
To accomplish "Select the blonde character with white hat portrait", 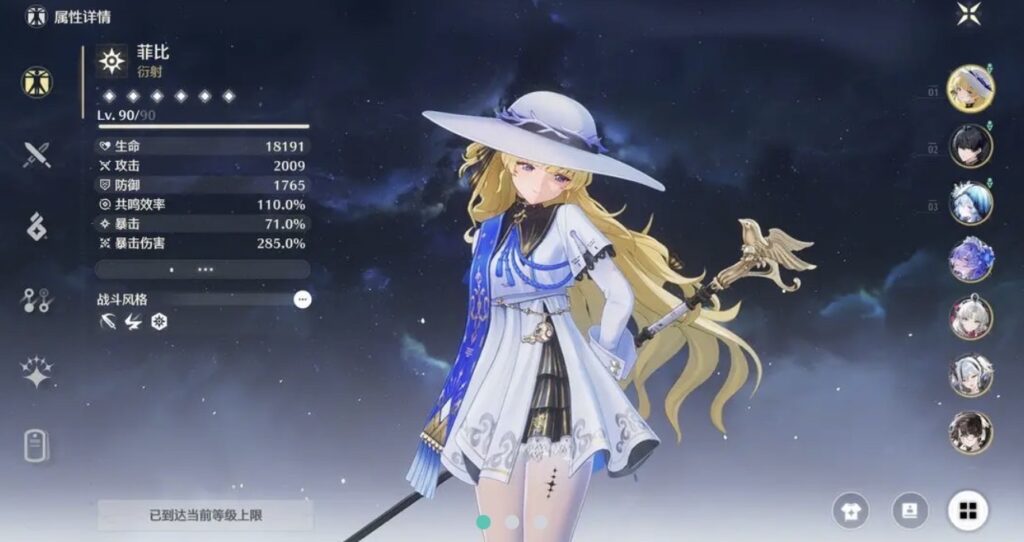I will [969, 89].
